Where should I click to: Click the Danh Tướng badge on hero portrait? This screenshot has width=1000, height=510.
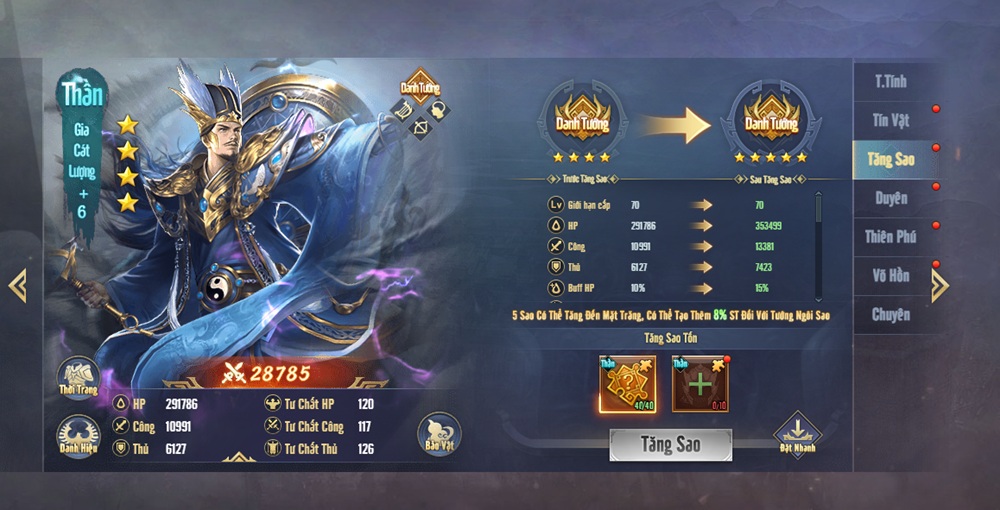pos(421,87)
